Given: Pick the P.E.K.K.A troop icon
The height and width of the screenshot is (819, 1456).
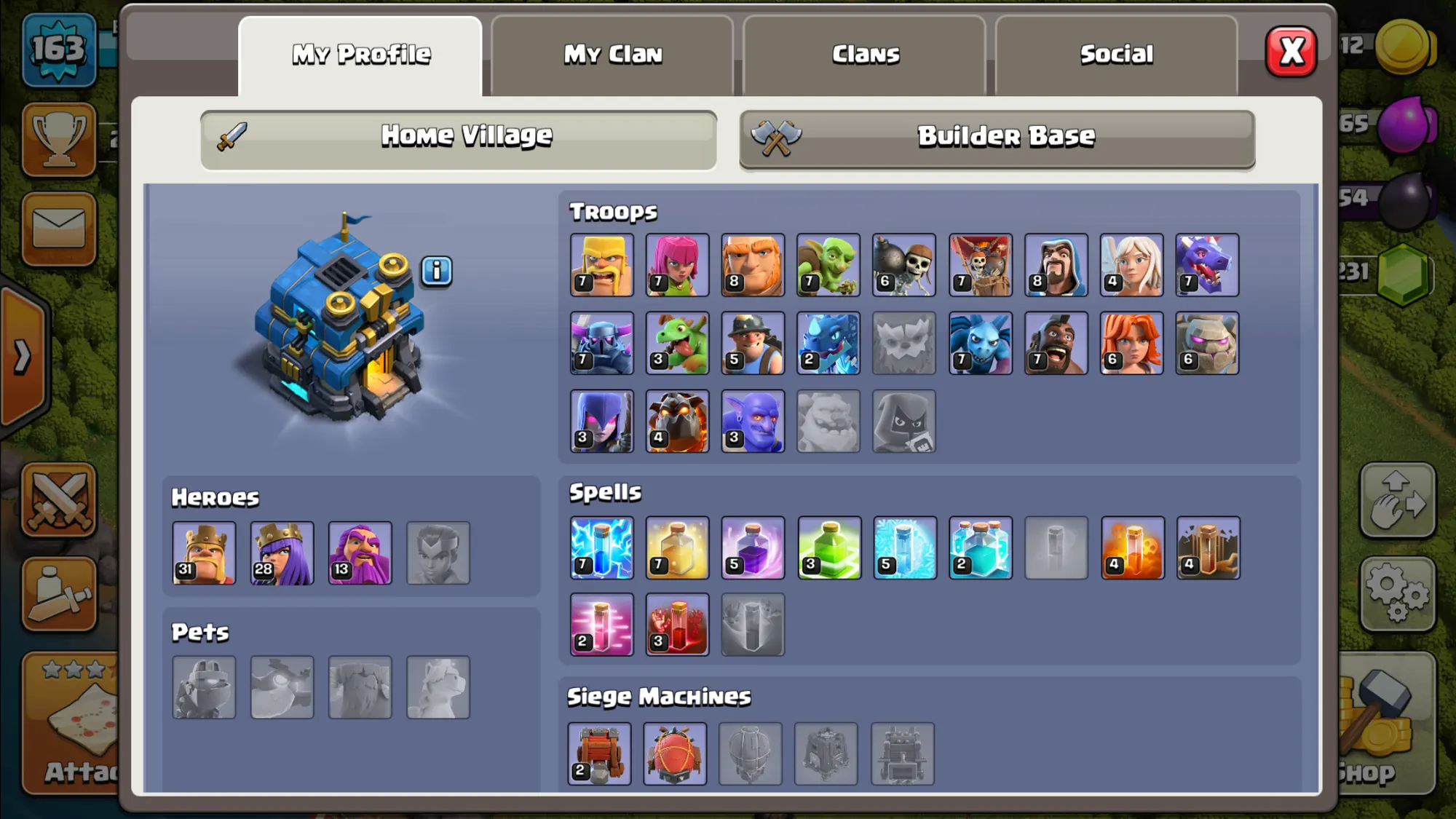Looking at the screenshot, I should (x=602, y=344).
